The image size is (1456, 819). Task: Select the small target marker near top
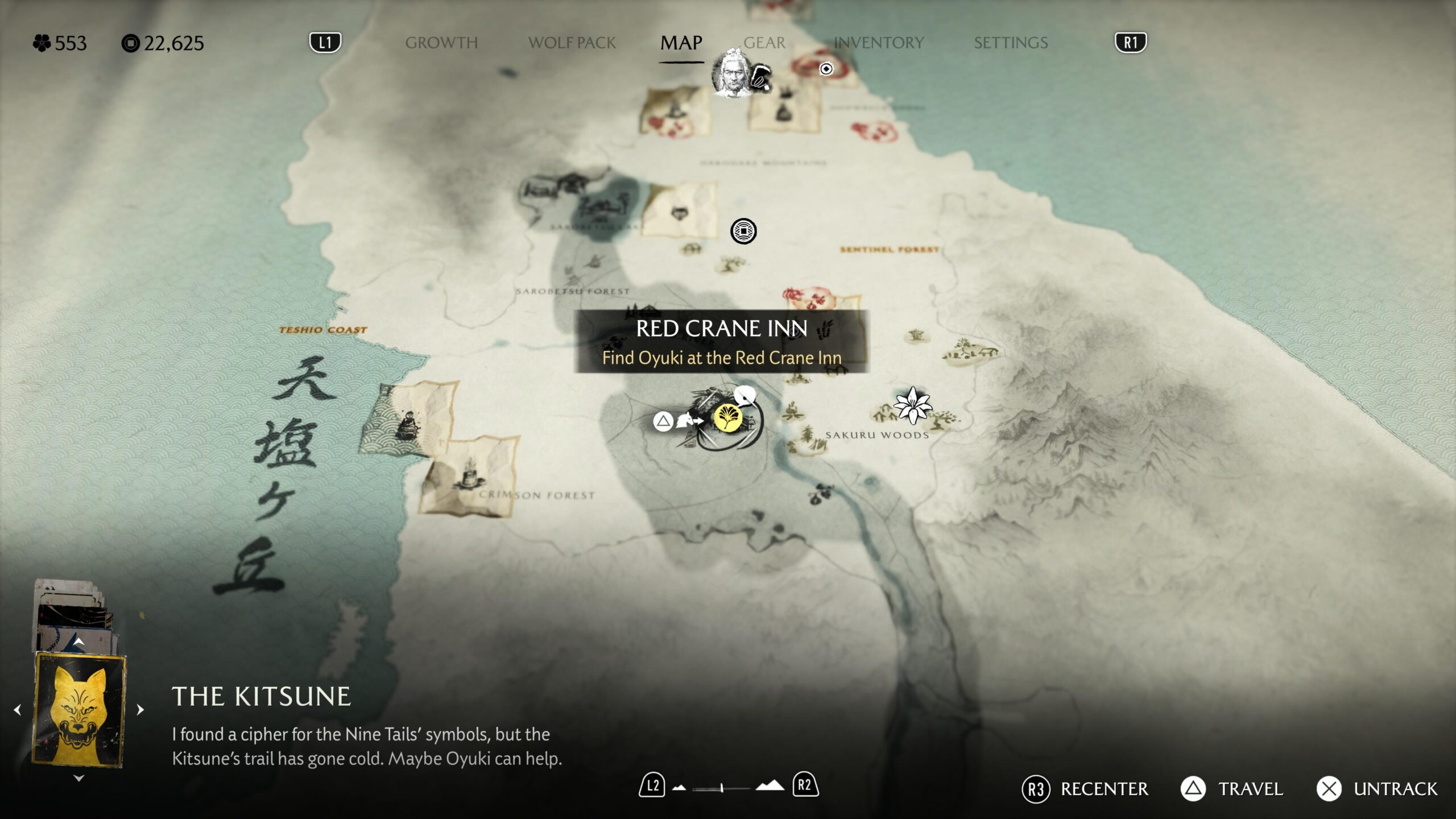[826, 69]
